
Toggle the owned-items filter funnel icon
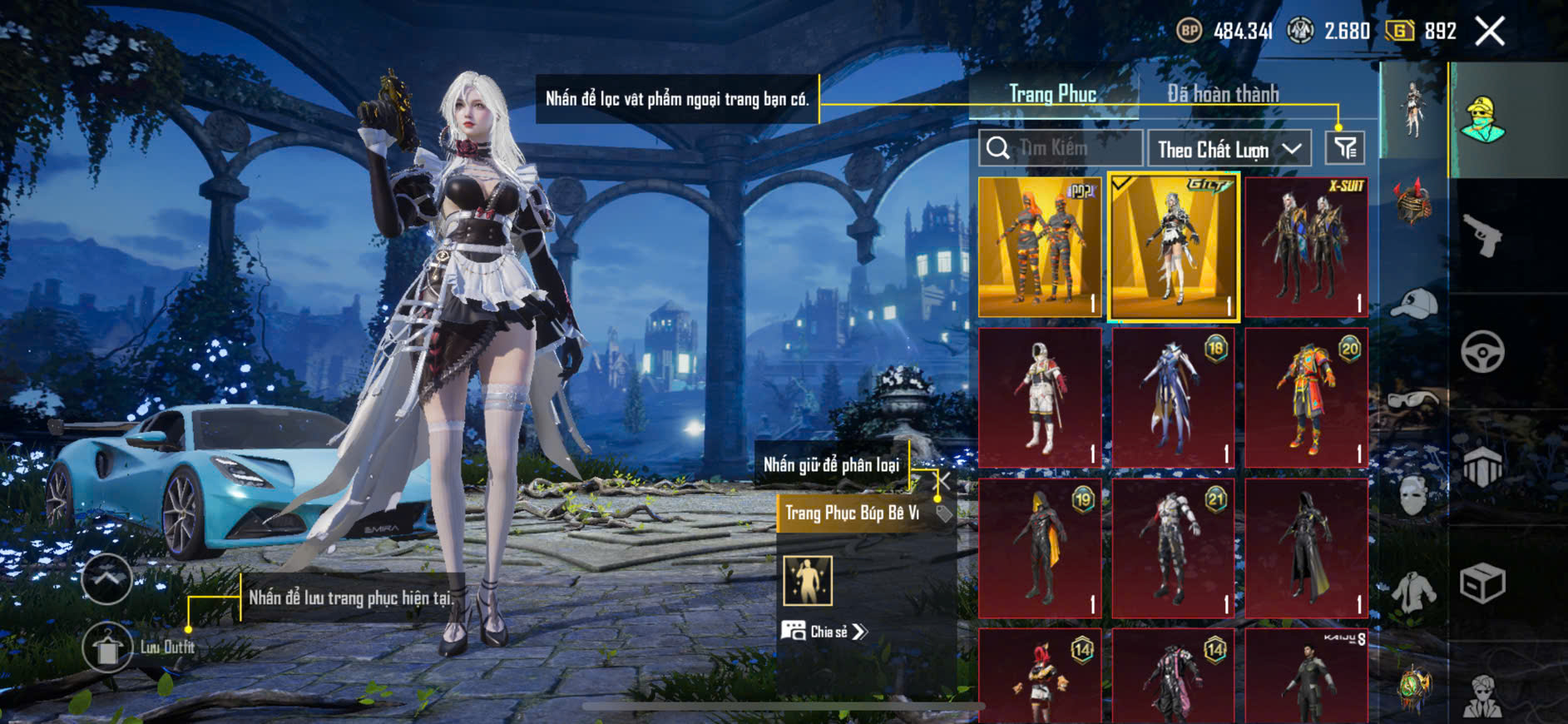coord(1345,149)
